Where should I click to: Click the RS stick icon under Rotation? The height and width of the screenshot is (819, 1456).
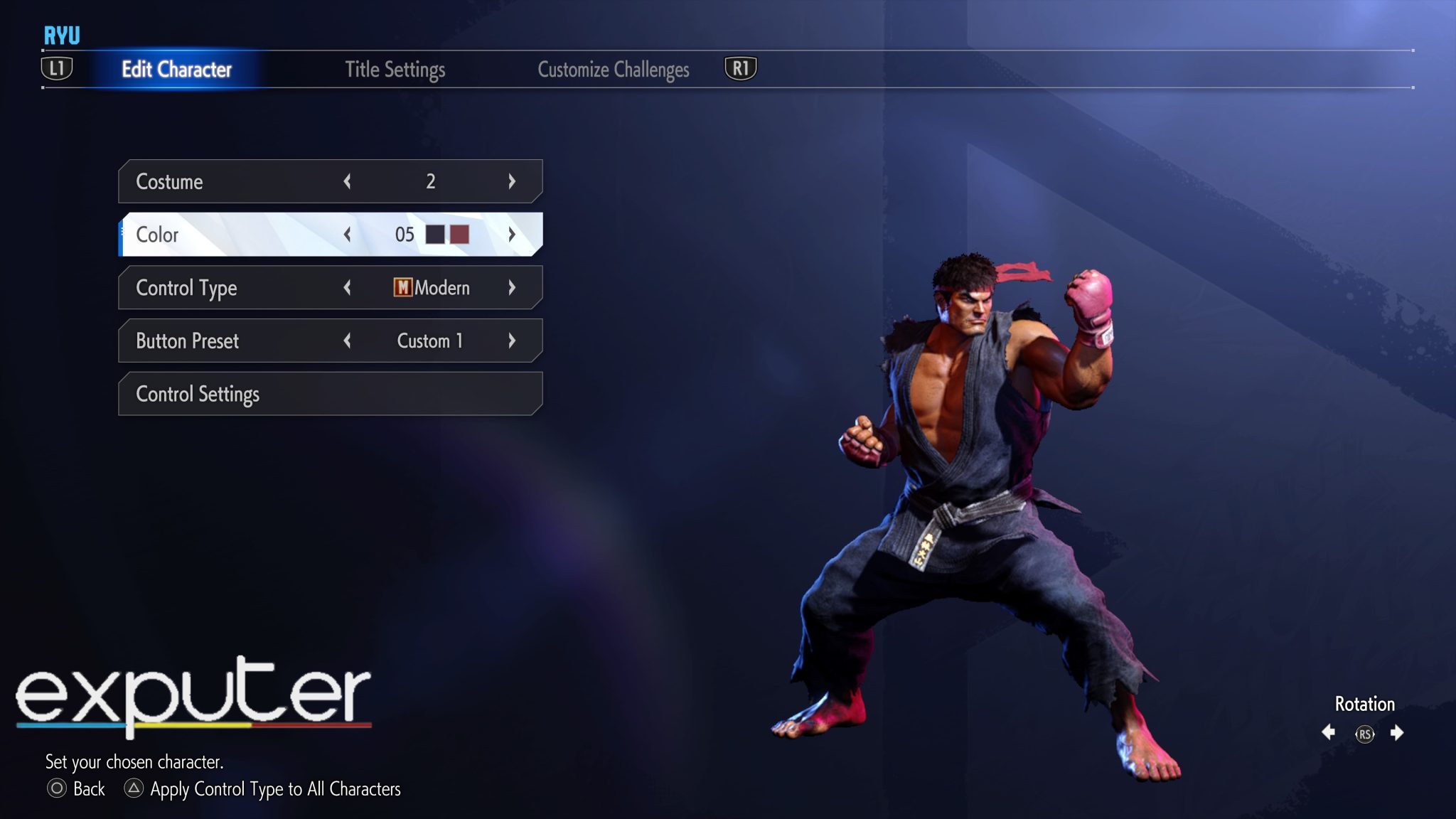[1365, 736]
